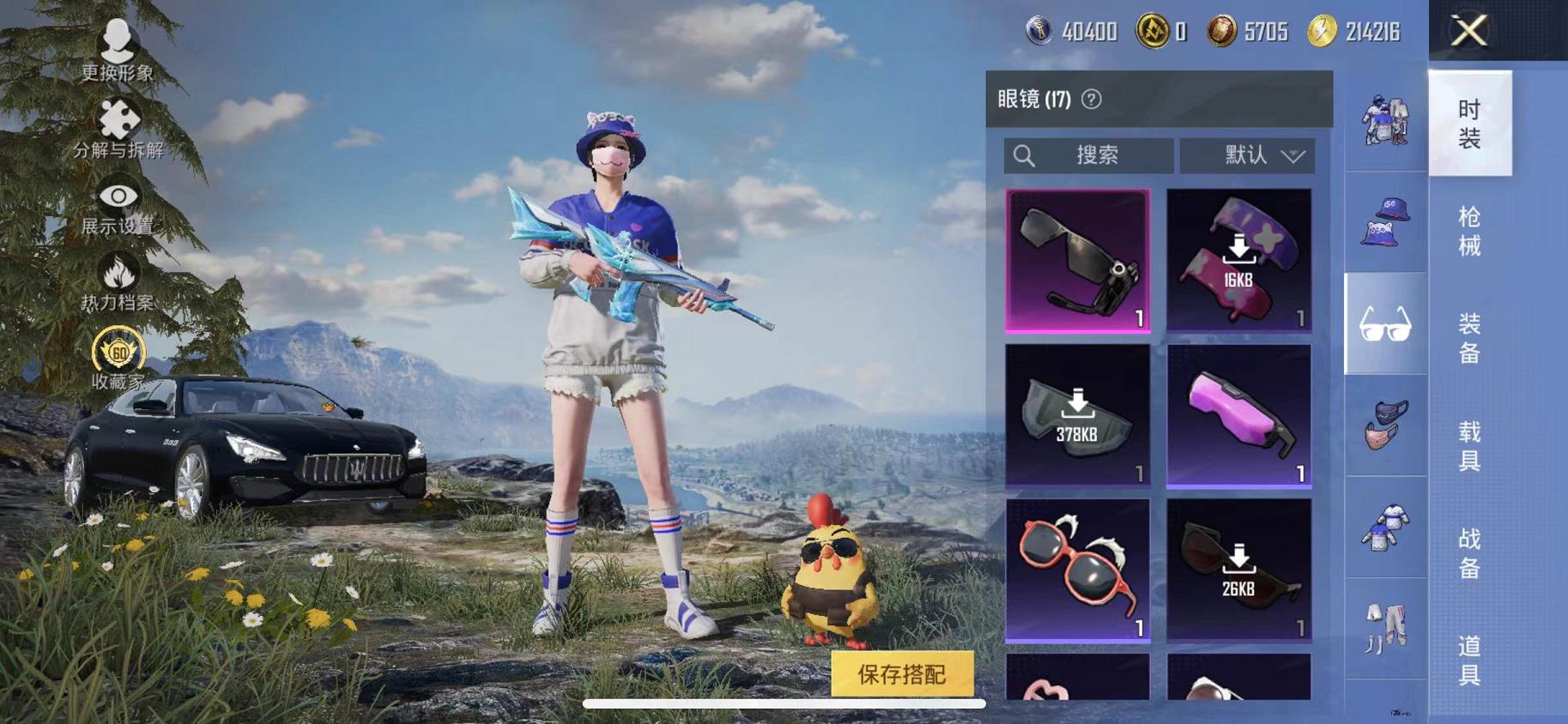View the 收藏家 collector badge
Image resolution: width=1568 pixels, height=724 pixels.
(118, 353)
